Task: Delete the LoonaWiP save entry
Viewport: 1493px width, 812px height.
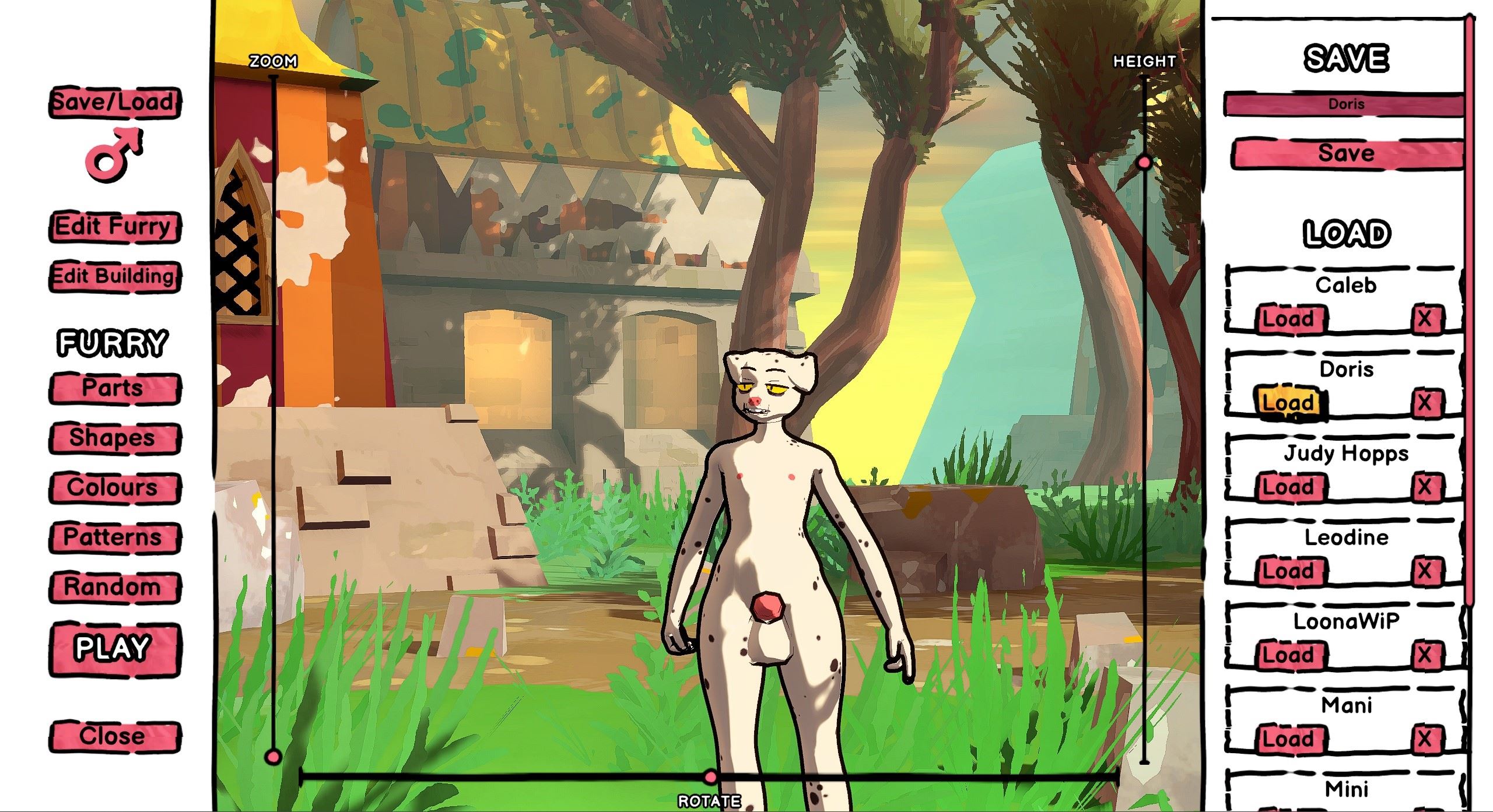Action: tap(1424, 655)
